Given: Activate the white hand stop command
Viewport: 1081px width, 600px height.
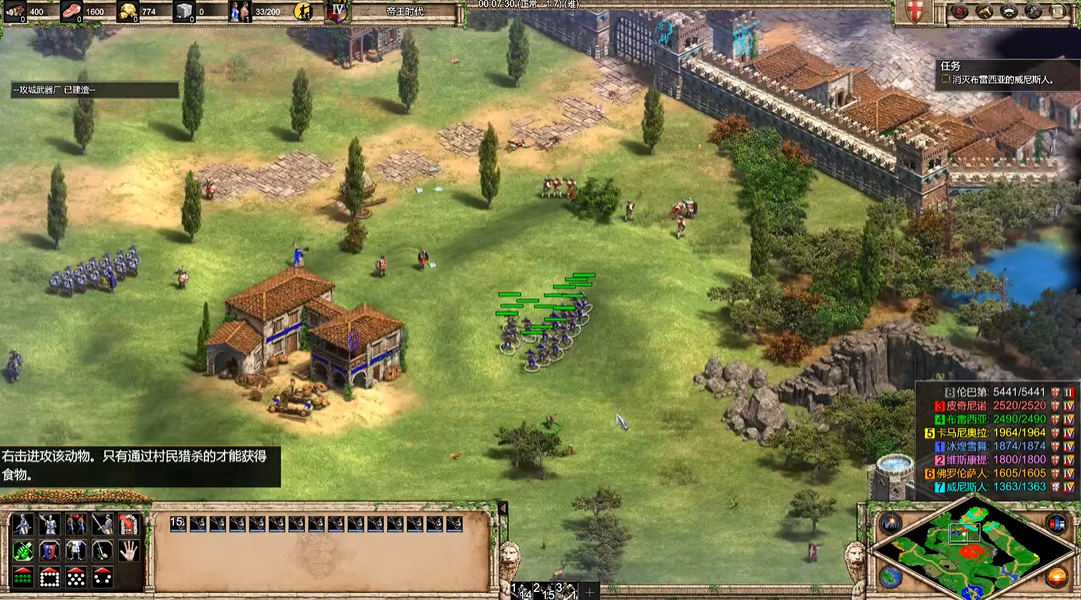Looking at the screenshot, I should (x=128, y=550).
